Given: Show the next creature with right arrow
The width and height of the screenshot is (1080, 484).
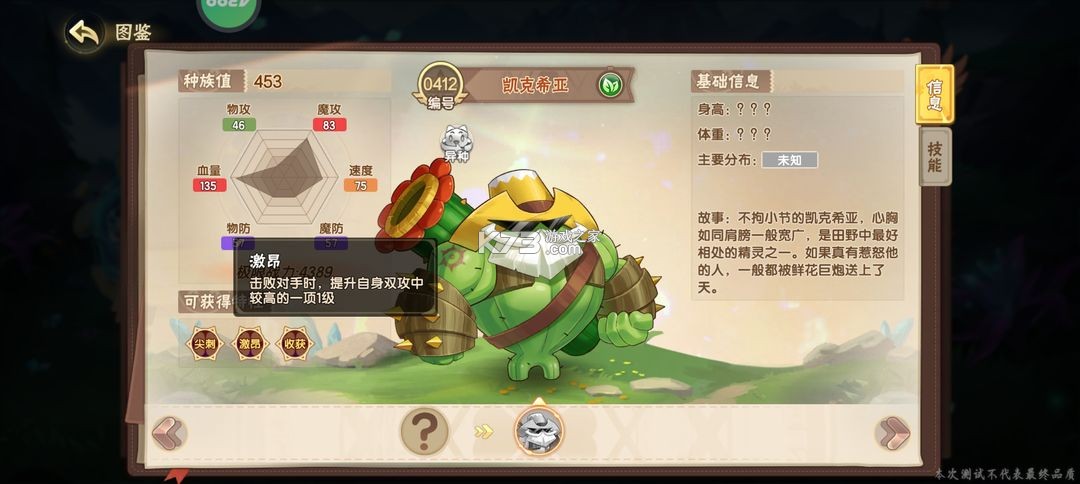Looking at the screenshot, I should [x=891, y=433].
